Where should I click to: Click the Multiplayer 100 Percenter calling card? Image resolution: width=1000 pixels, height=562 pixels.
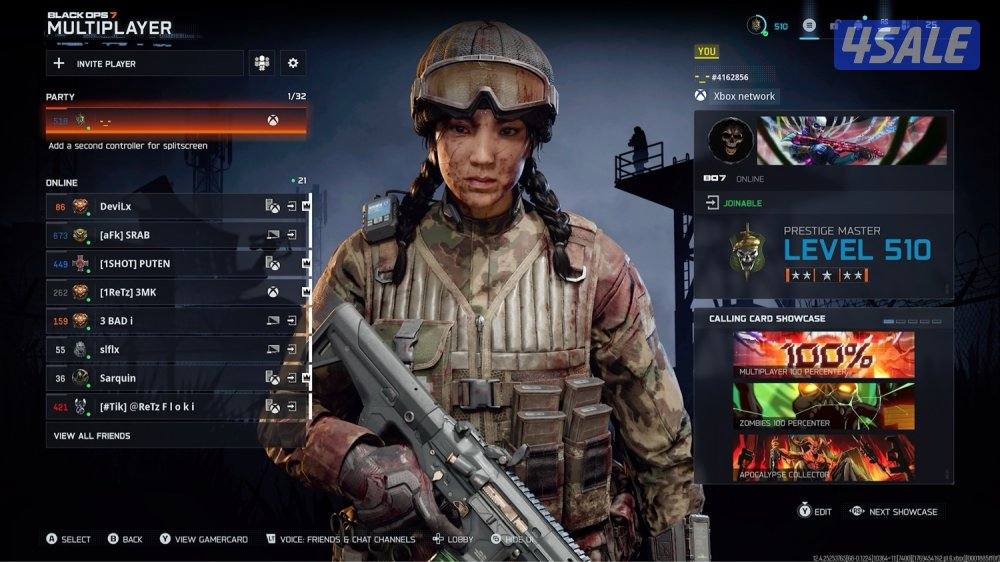pos(823,353)
